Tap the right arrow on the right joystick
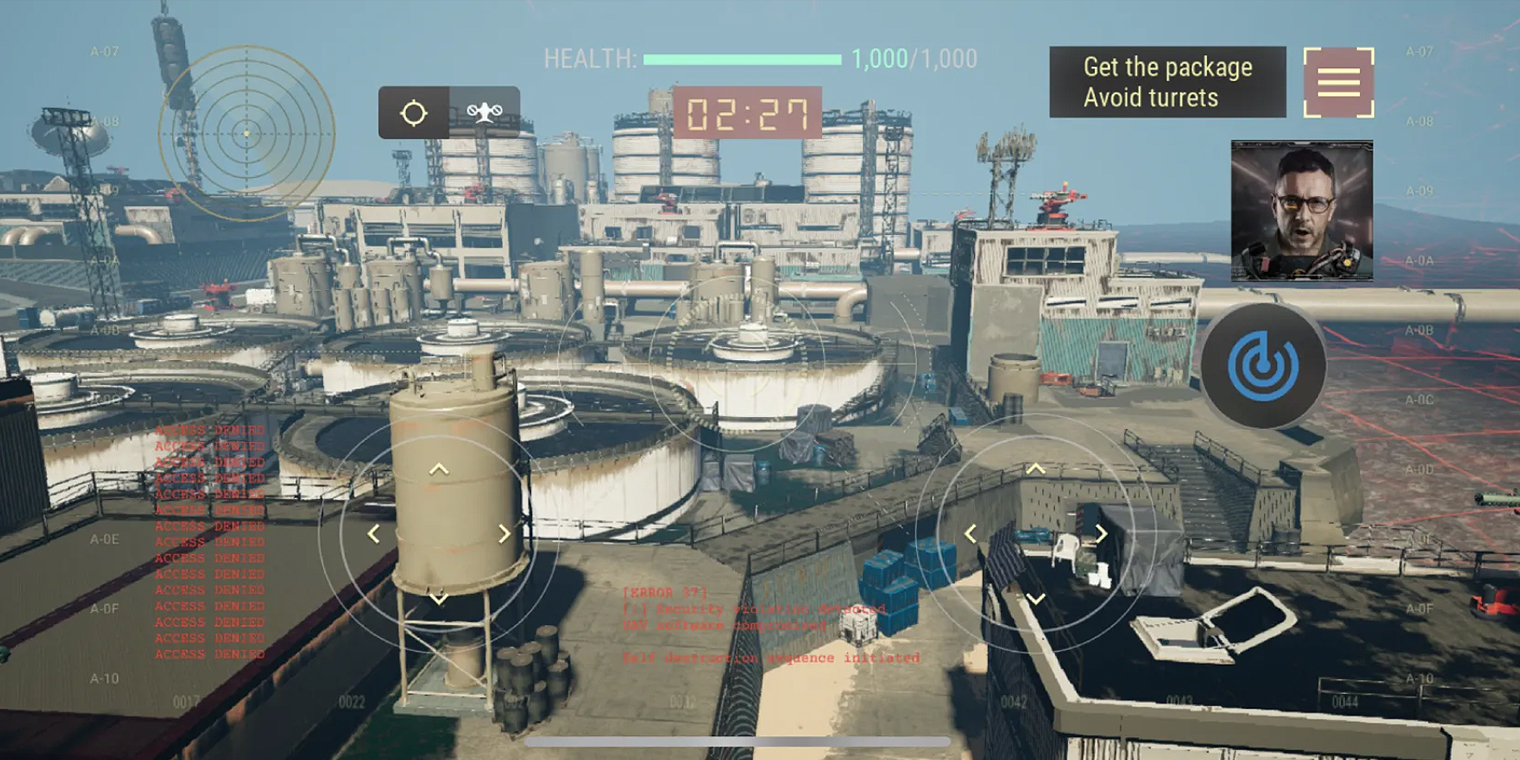1520x760 pixels. [1100, 534]
